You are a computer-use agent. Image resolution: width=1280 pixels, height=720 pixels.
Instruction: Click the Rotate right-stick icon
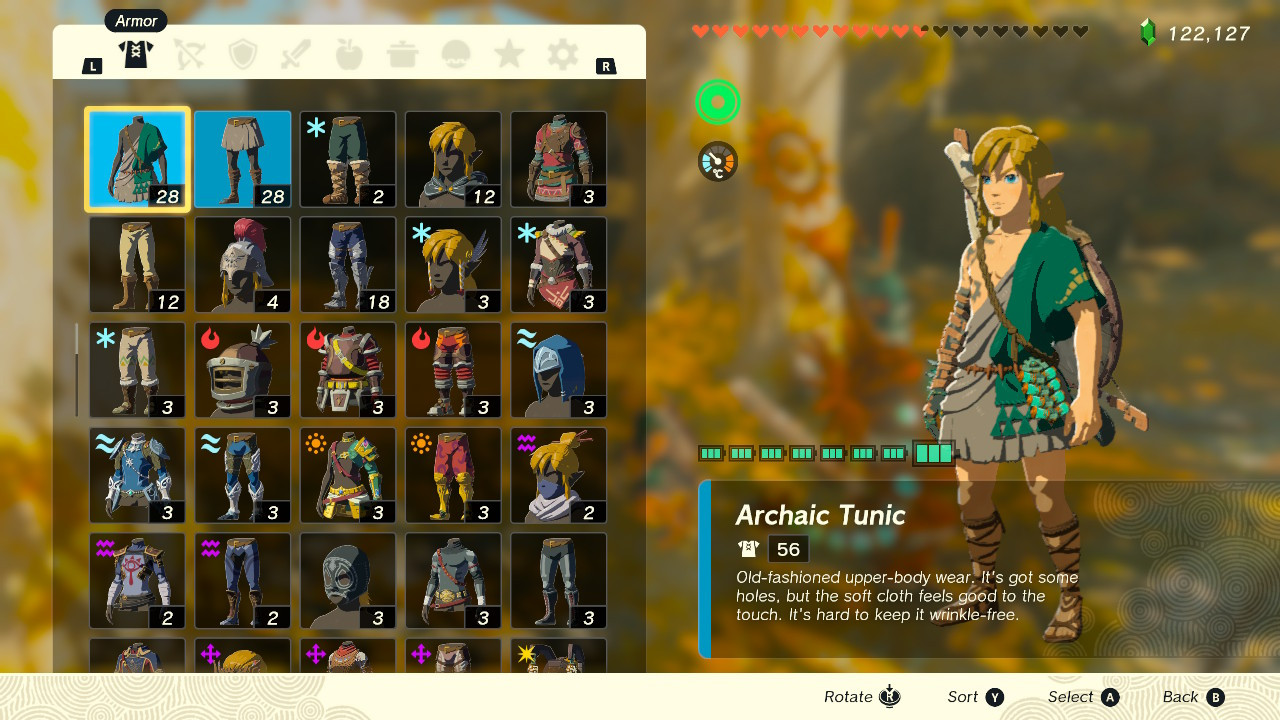click(x=888, y=696)
